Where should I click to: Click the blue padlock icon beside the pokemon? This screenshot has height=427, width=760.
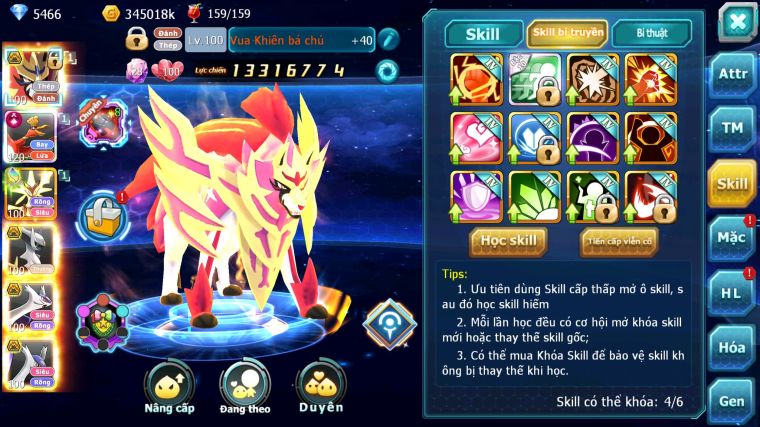103,213
